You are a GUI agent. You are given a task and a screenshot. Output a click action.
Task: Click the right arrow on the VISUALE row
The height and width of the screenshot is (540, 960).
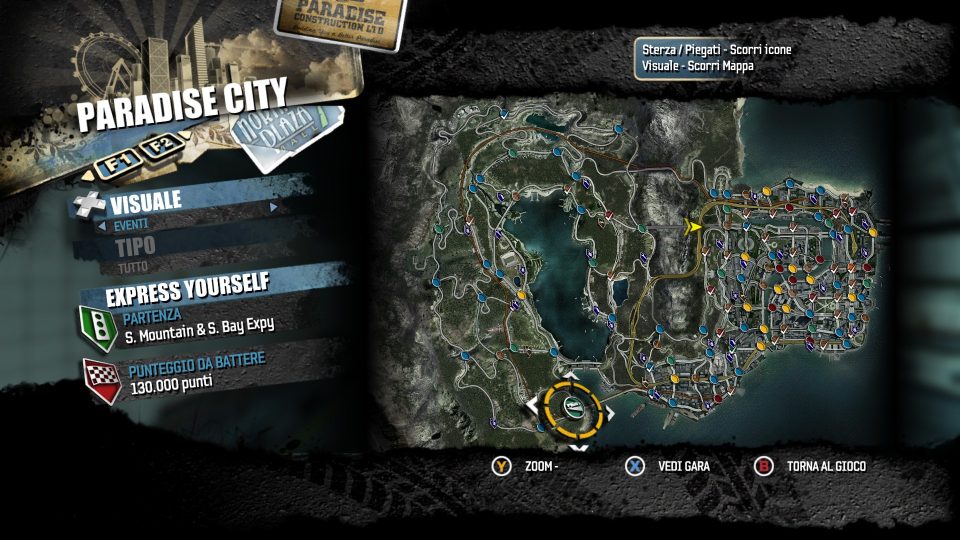[x=273, y=207]
